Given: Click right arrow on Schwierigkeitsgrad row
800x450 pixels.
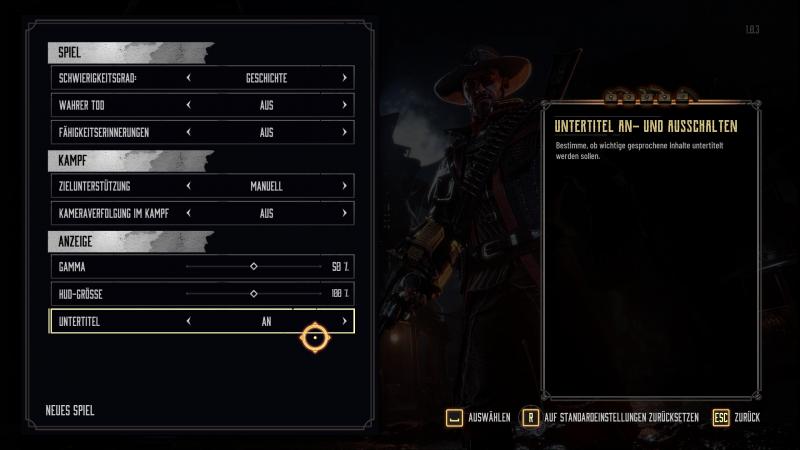Looking at the screenshot, I should (x=344, y=77).
